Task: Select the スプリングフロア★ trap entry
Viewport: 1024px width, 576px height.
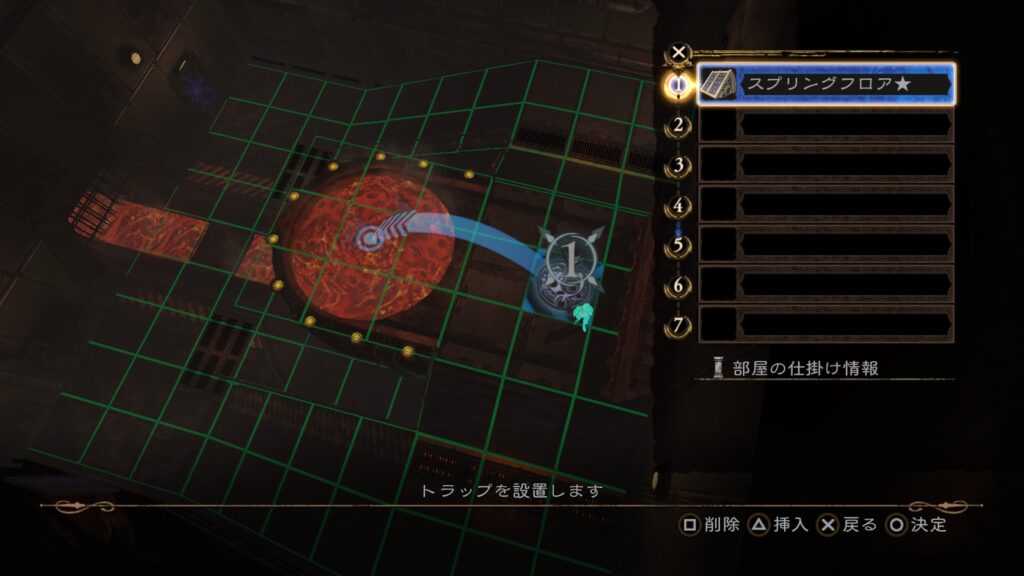Action: pyautogui.click(x=826, y=84)
